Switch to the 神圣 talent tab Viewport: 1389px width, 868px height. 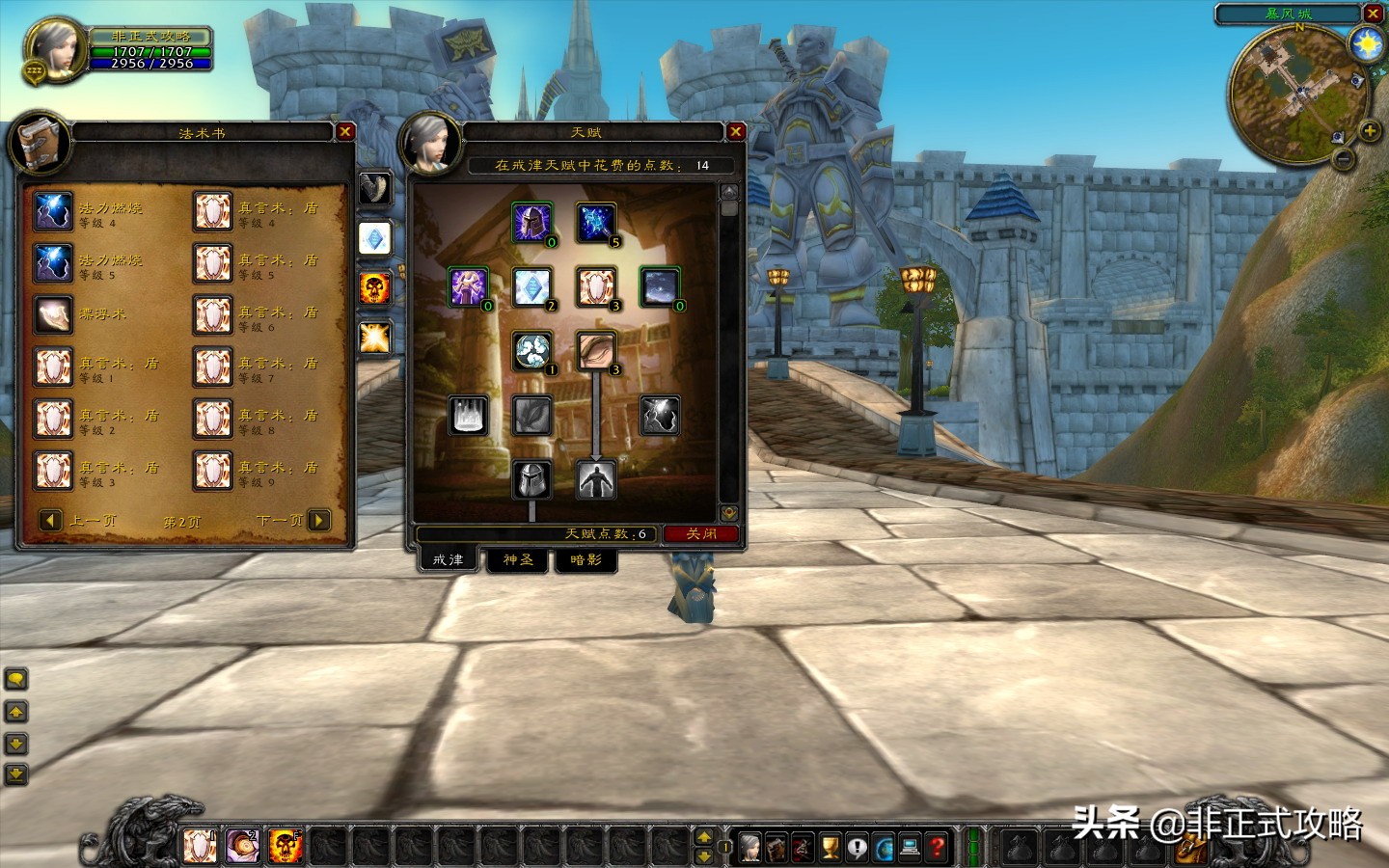(518, 559)
